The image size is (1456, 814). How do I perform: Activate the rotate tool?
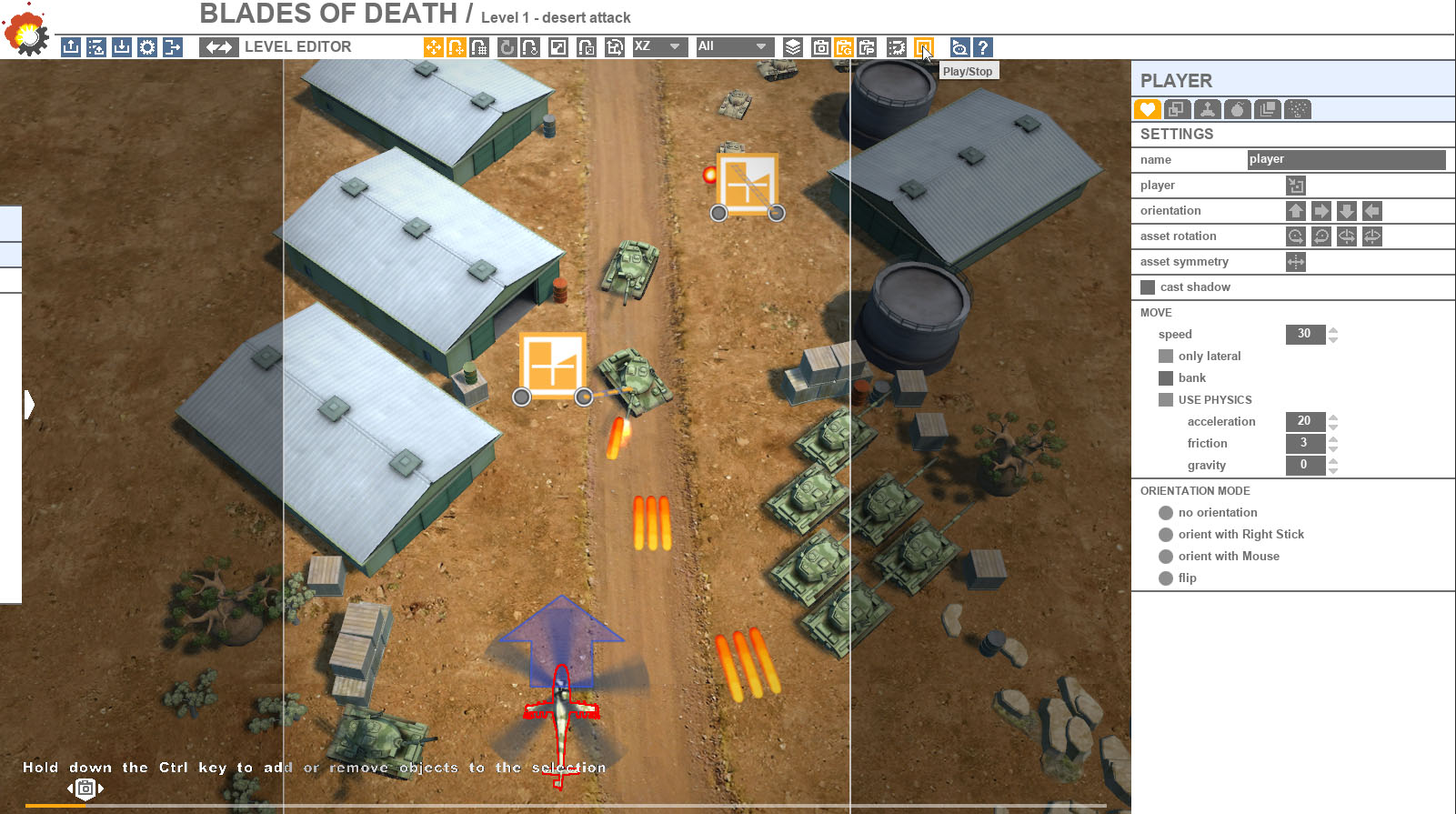point(507,46)
